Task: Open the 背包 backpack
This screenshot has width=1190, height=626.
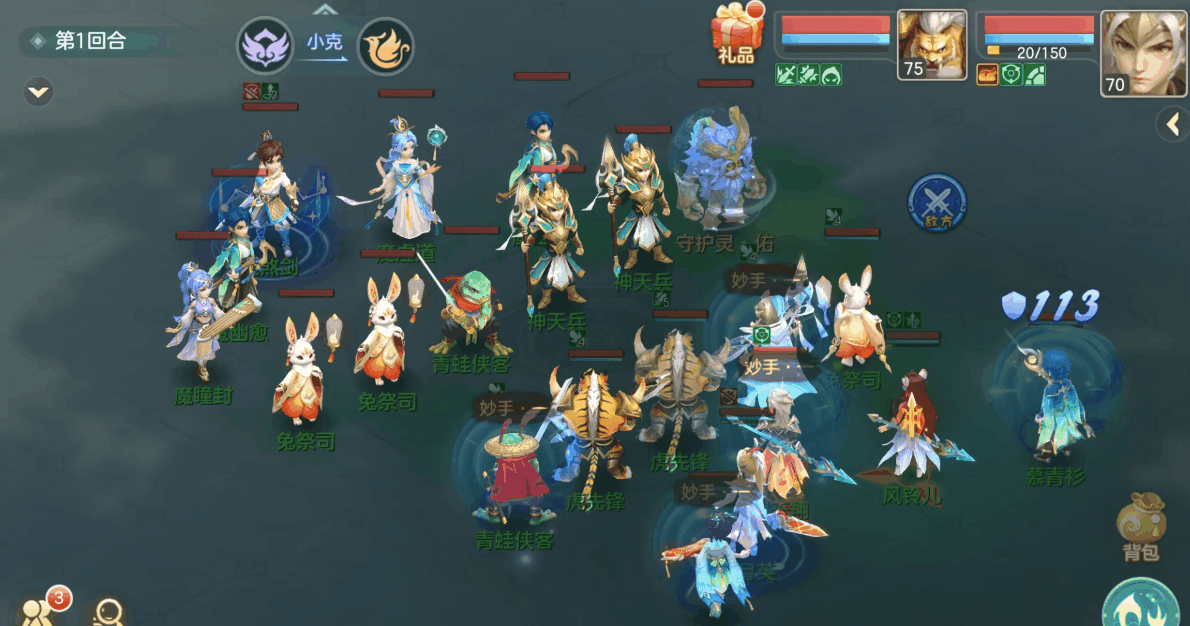Action: 1140,526
